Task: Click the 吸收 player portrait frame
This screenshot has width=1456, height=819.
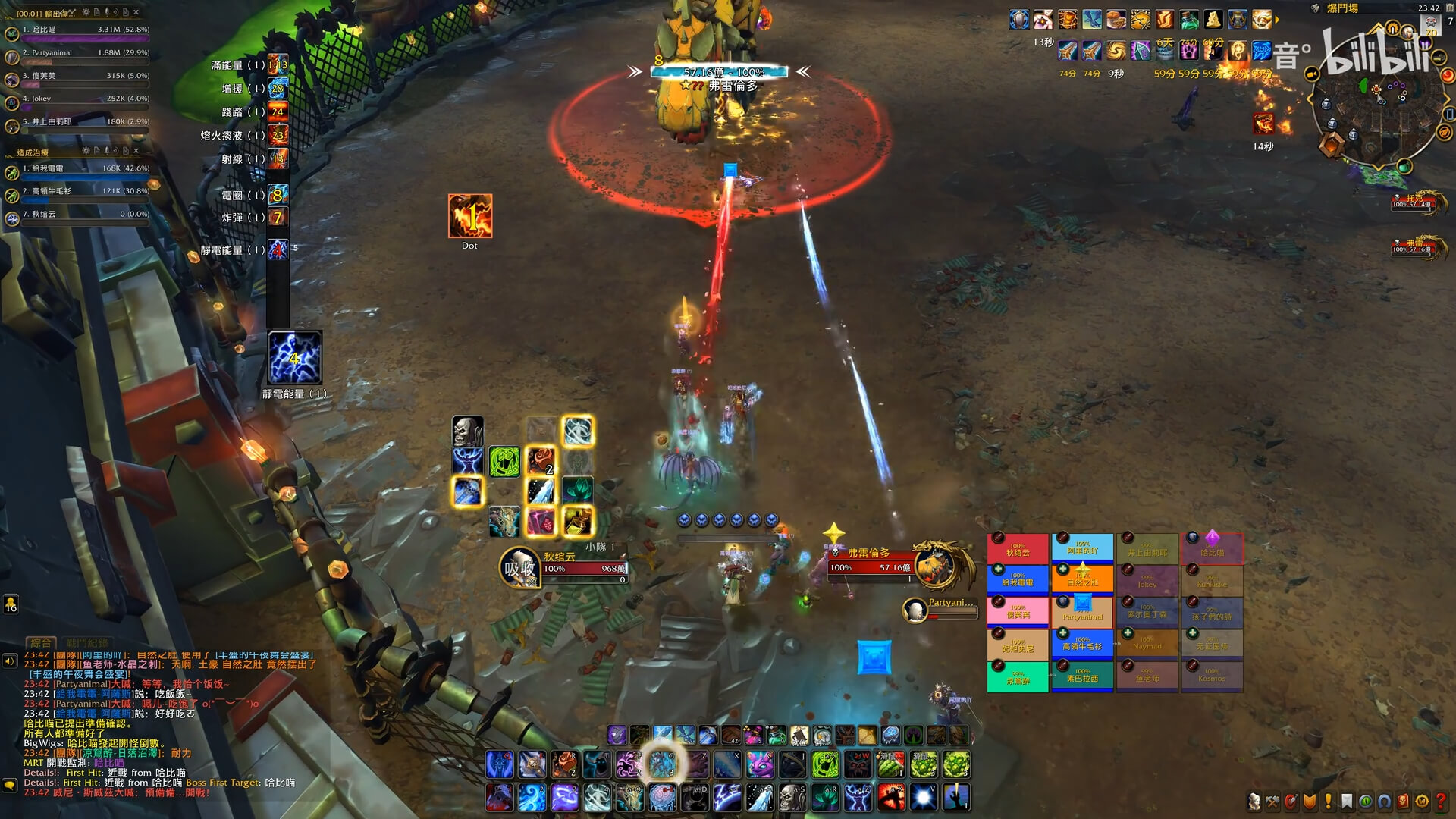Action: (x=520, y=568)
